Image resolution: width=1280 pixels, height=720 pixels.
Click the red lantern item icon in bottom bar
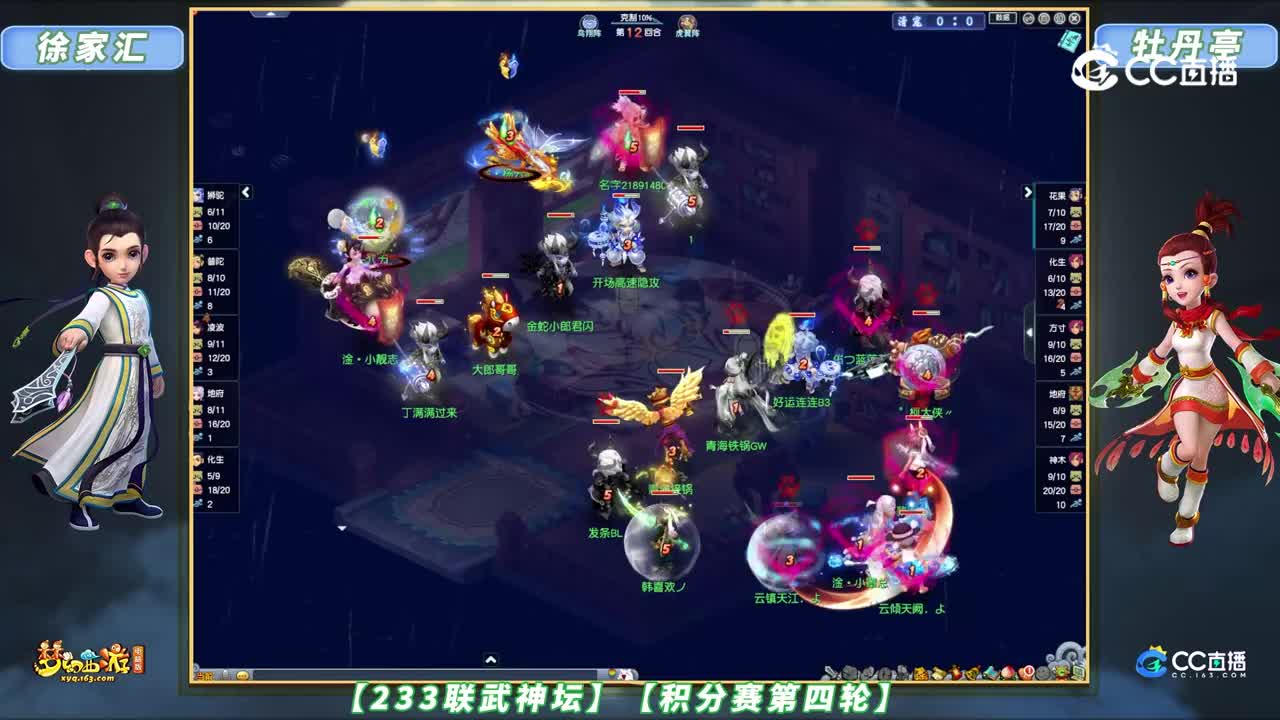(955, 671)
